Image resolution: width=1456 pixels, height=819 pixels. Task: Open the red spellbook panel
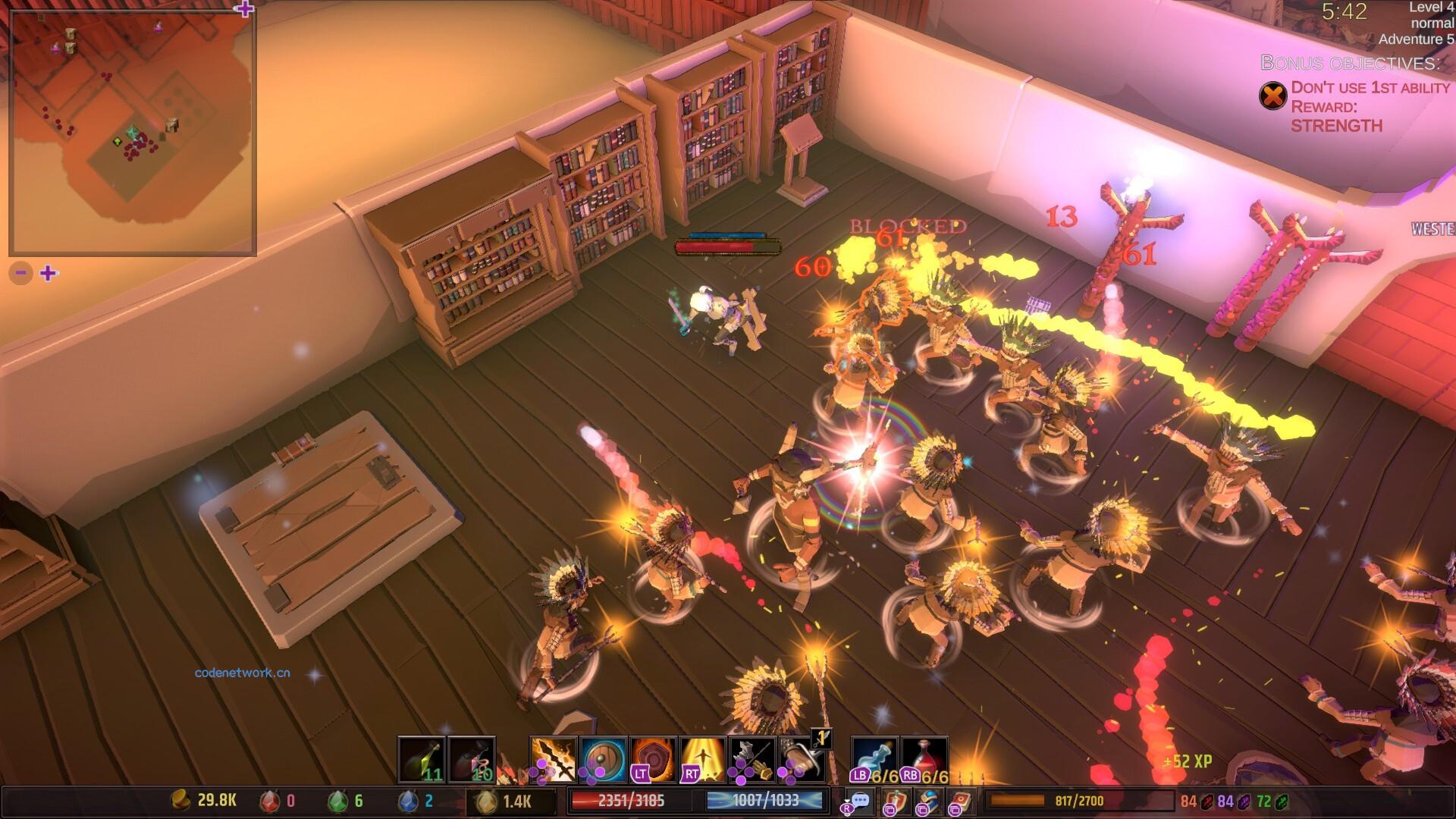pyautogui.click(x=961, y=801)
